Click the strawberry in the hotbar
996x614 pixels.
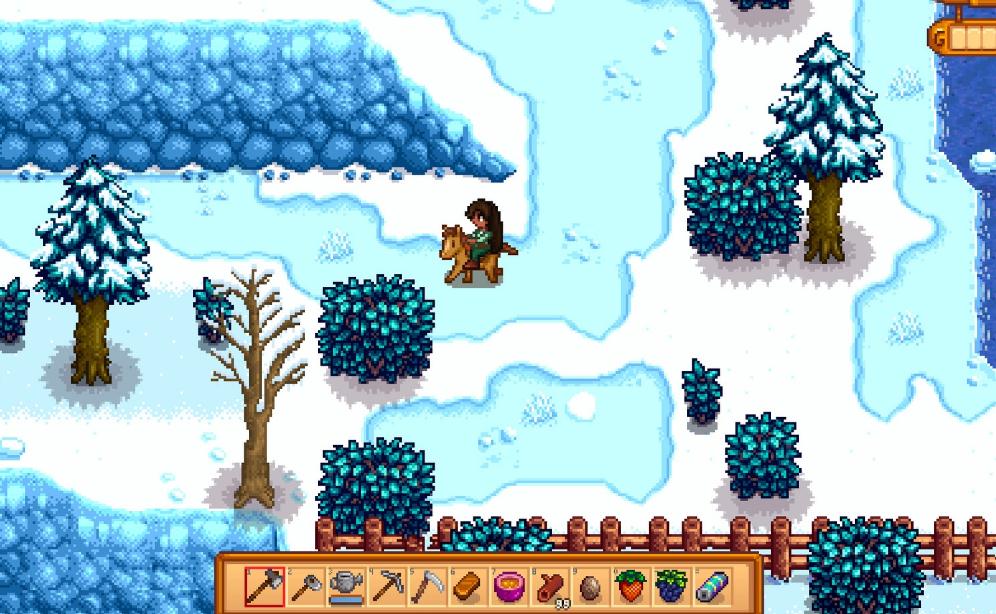pyautogui.click(x=629, y=585)
